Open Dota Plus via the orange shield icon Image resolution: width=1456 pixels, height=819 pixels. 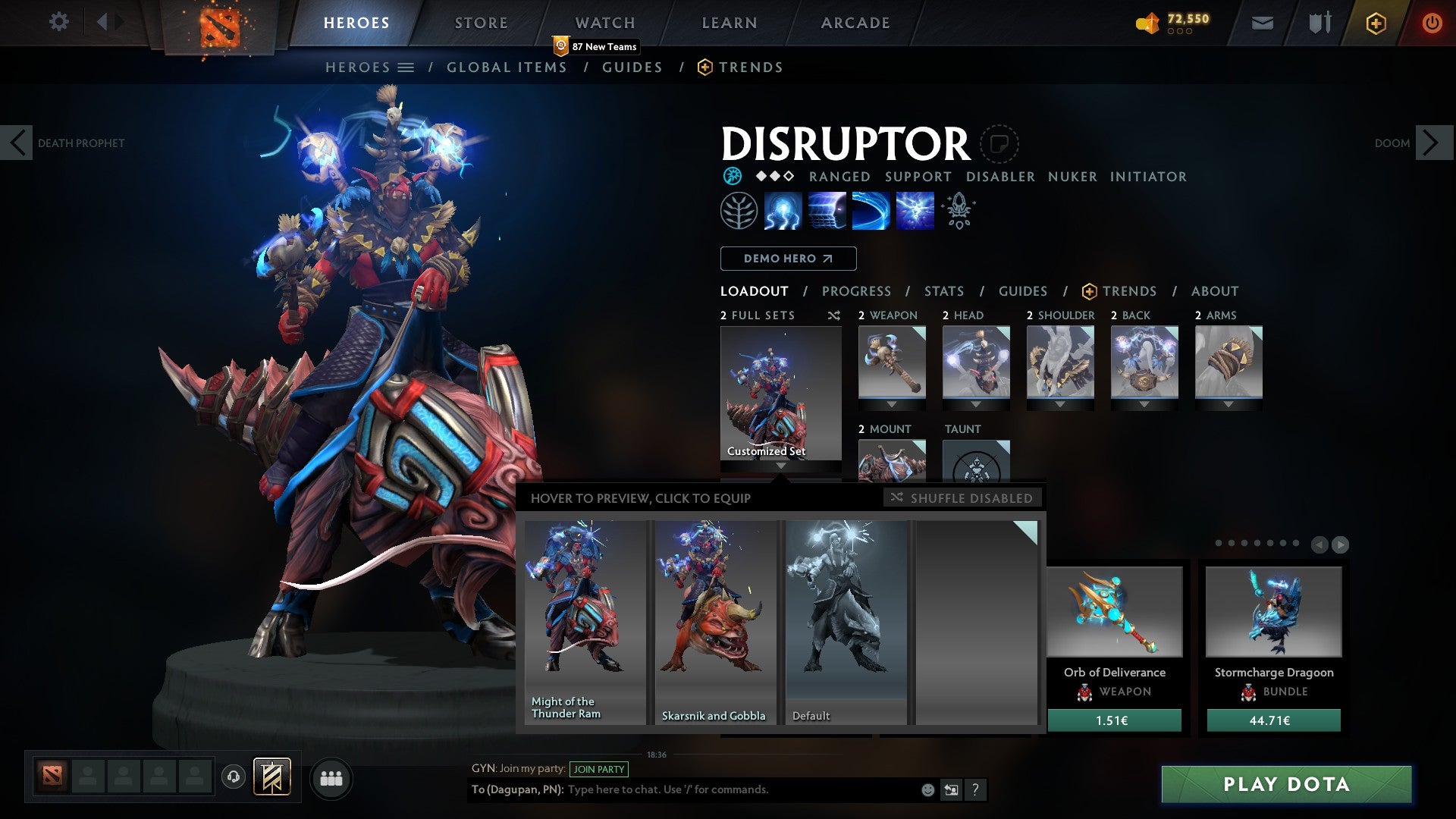1375,24
